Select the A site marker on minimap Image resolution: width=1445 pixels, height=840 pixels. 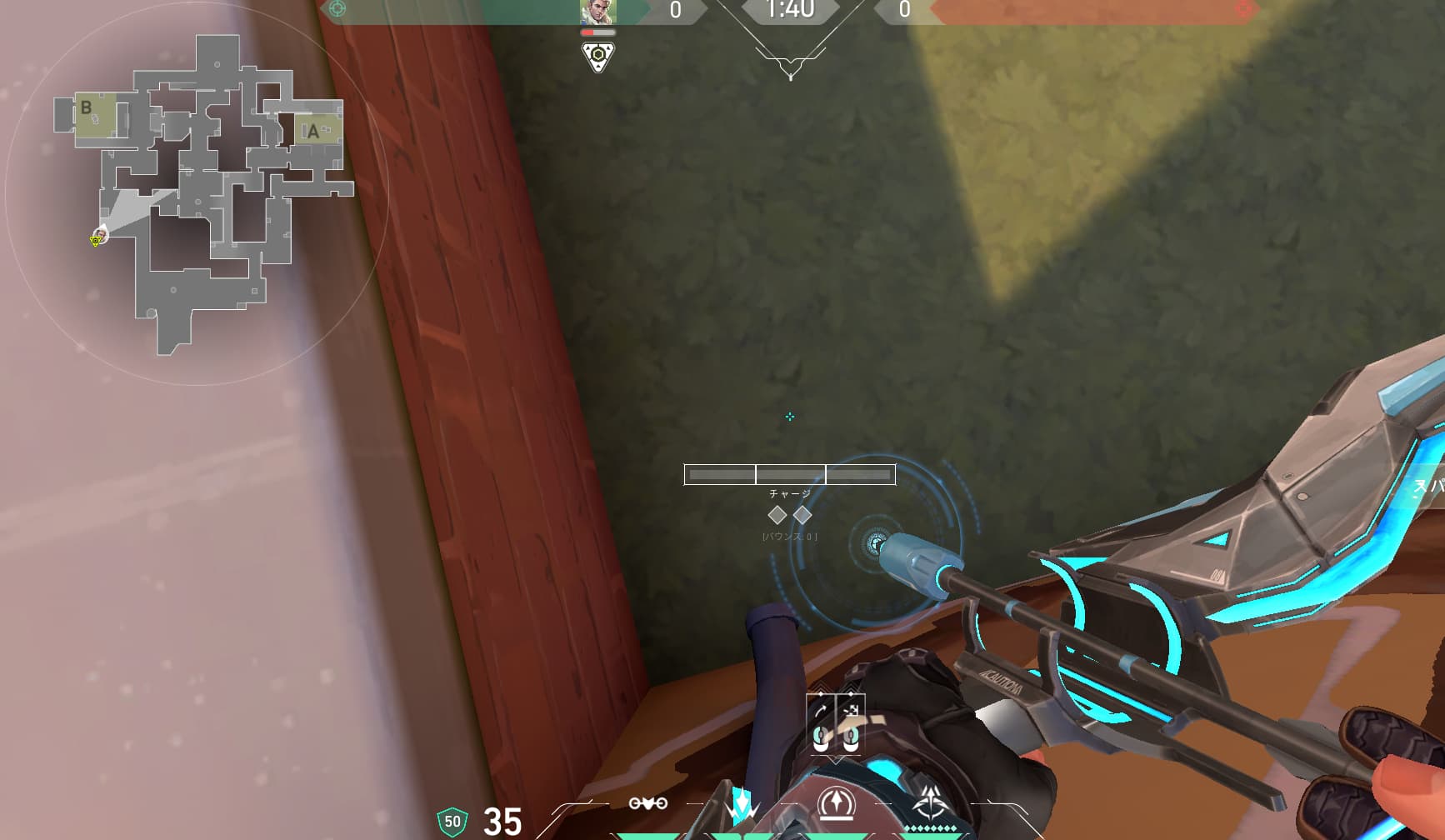pos(313,132)
